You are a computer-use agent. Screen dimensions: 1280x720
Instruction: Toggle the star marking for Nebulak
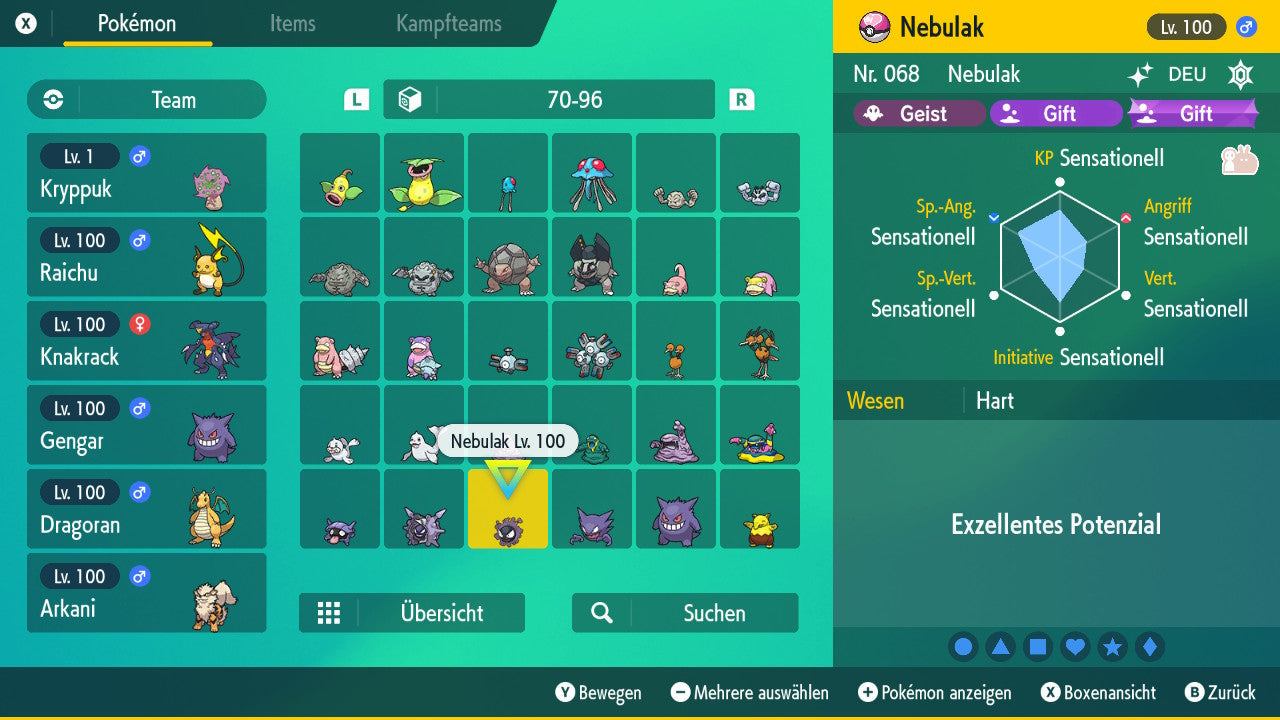click(1112, 646)
